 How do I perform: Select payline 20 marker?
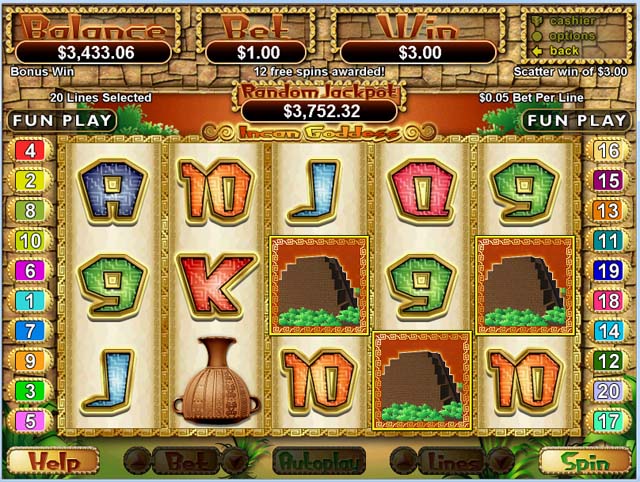608,391
